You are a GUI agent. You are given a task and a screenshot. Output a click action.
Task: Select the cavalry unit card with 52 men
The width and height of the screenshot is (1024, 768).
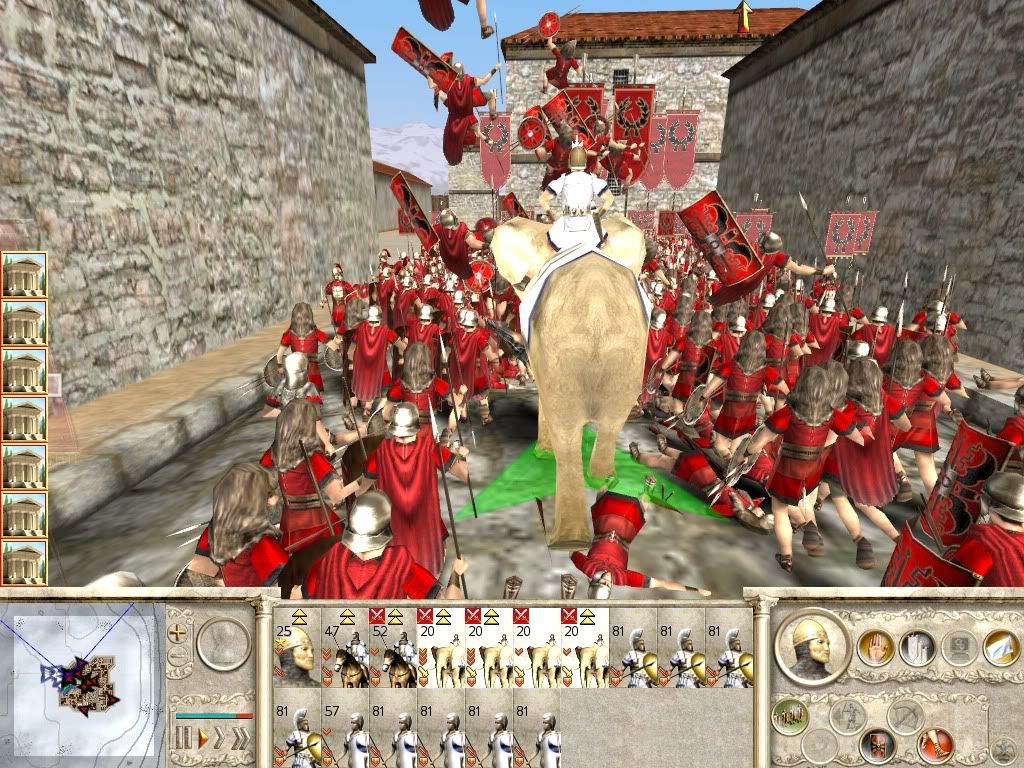tap(393, 647)
